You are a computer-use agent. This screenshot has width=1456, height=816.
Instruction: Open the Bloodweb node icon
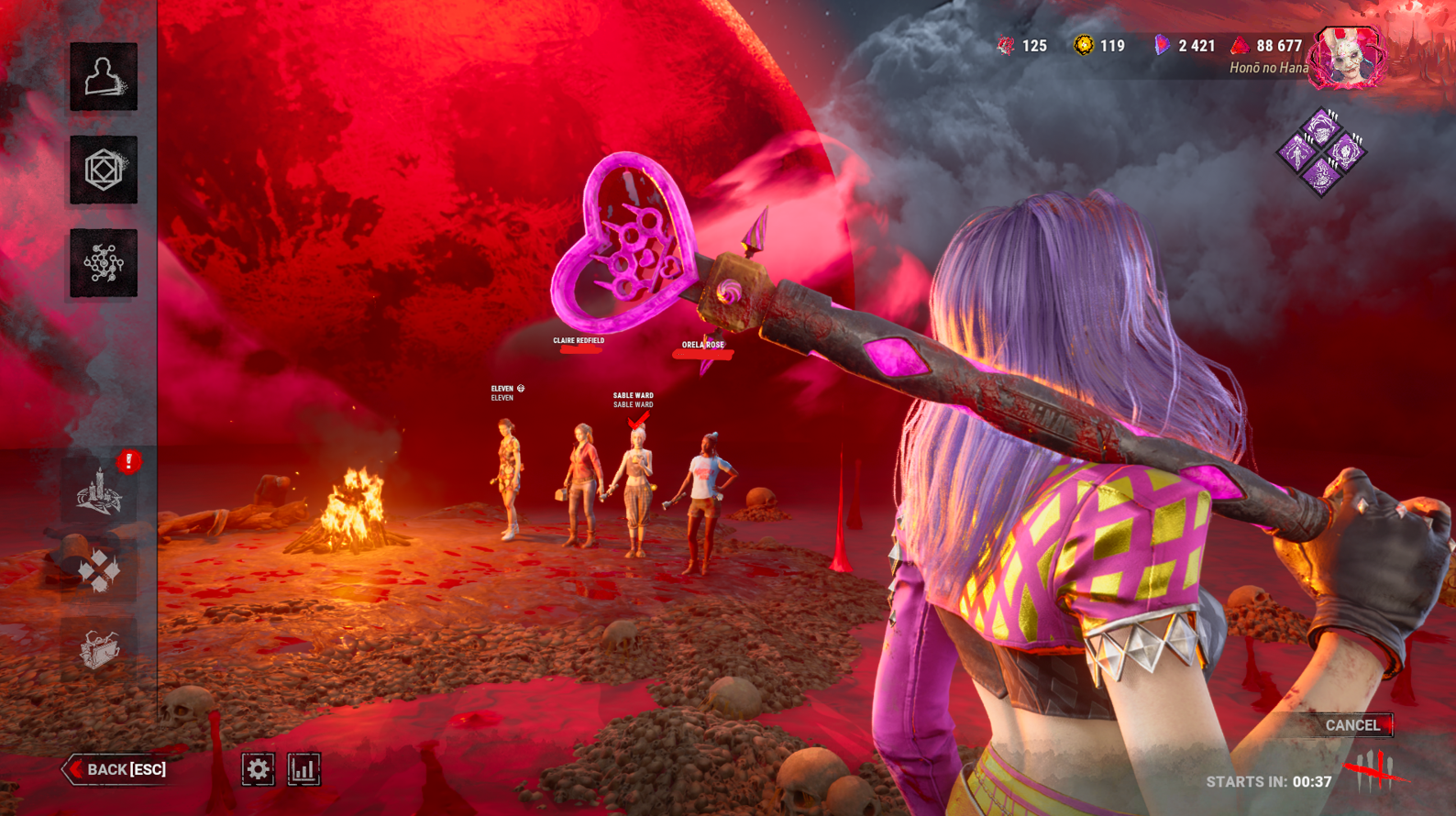(104, 263)
